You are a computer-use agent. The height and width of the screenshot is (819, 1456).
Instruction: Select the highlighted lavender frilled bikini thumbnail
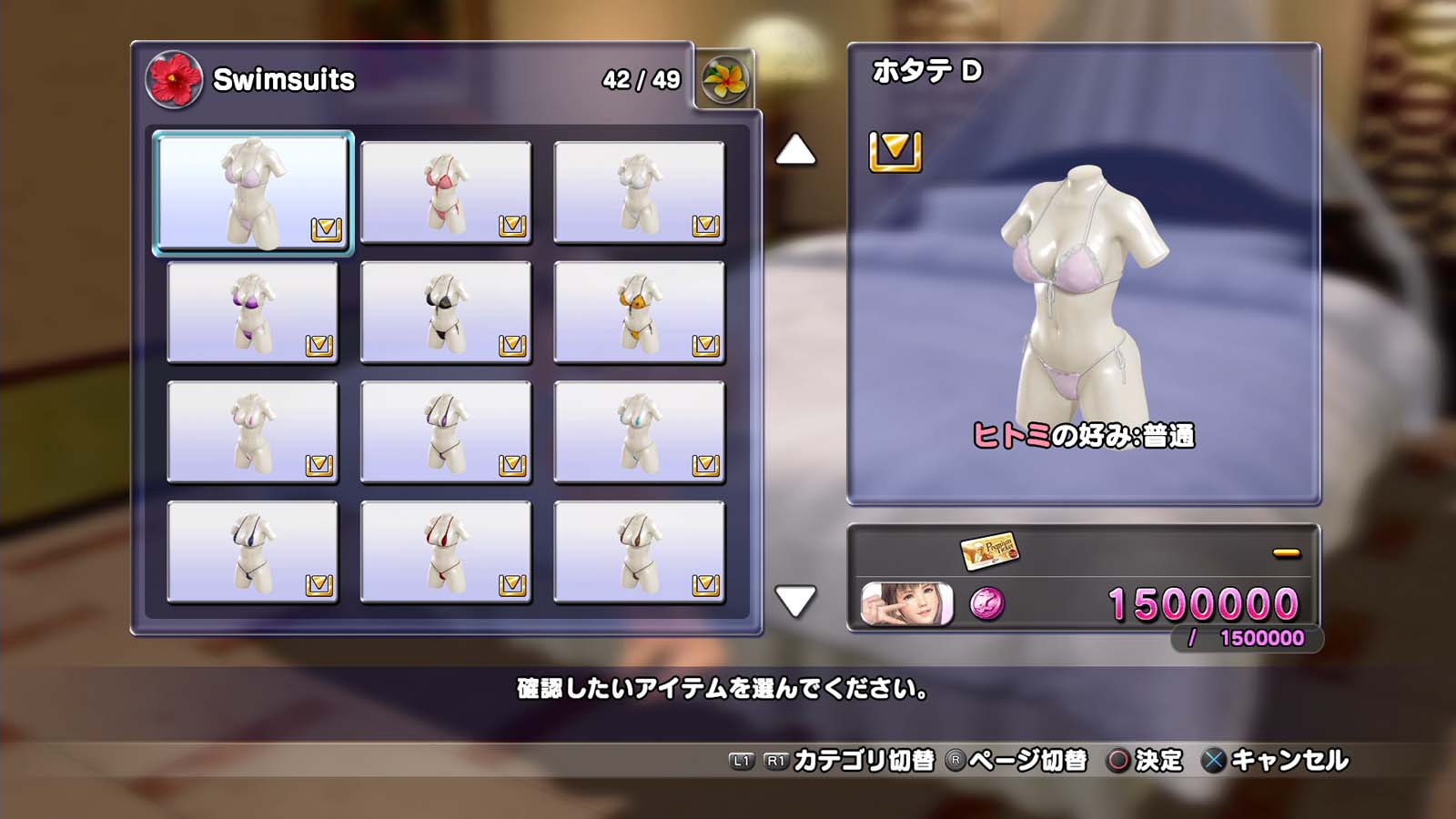[x=253, y=192]
